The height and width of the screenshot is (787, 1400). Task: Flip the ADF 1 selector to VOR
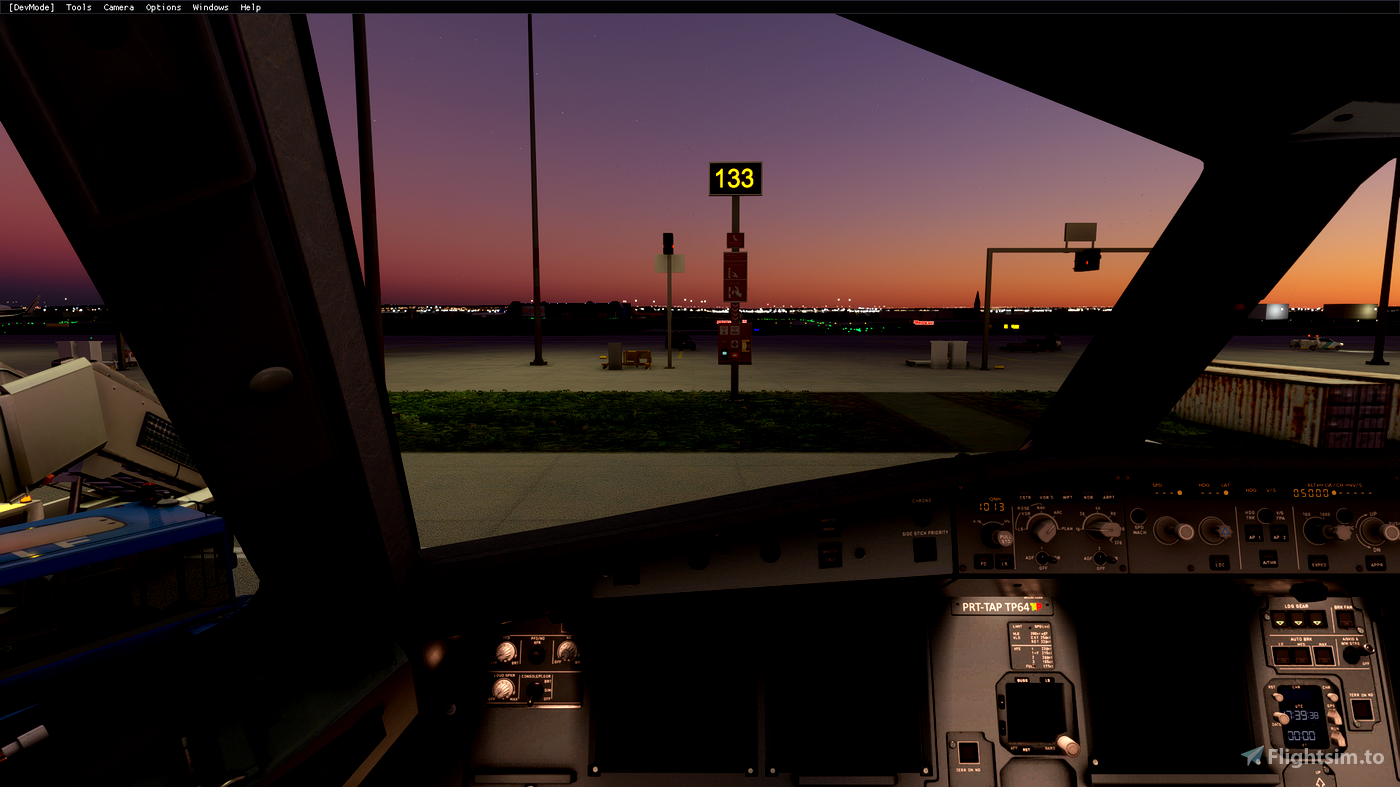1045,558
